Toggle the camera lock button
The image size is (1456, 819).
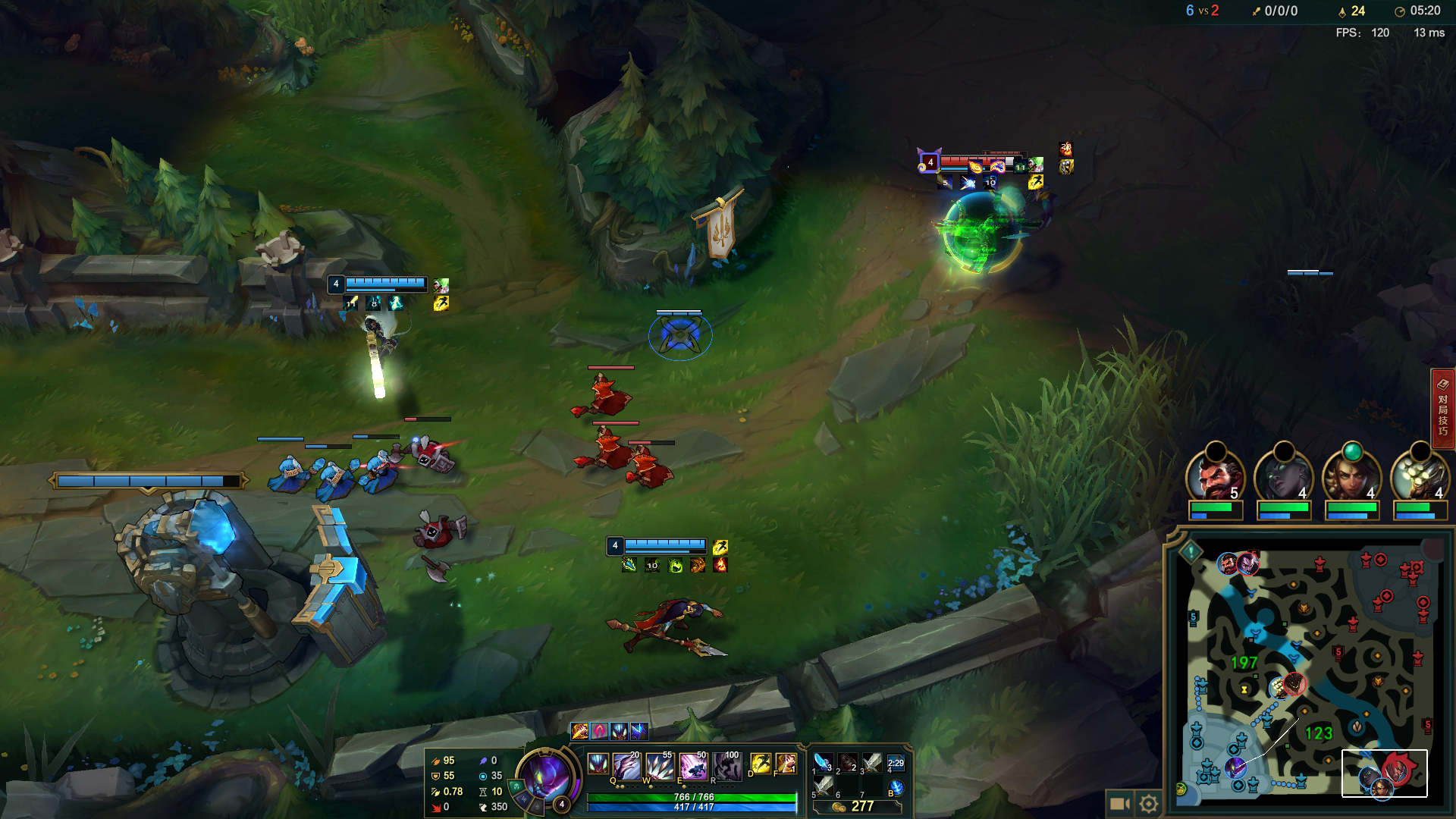point(1119,803)
